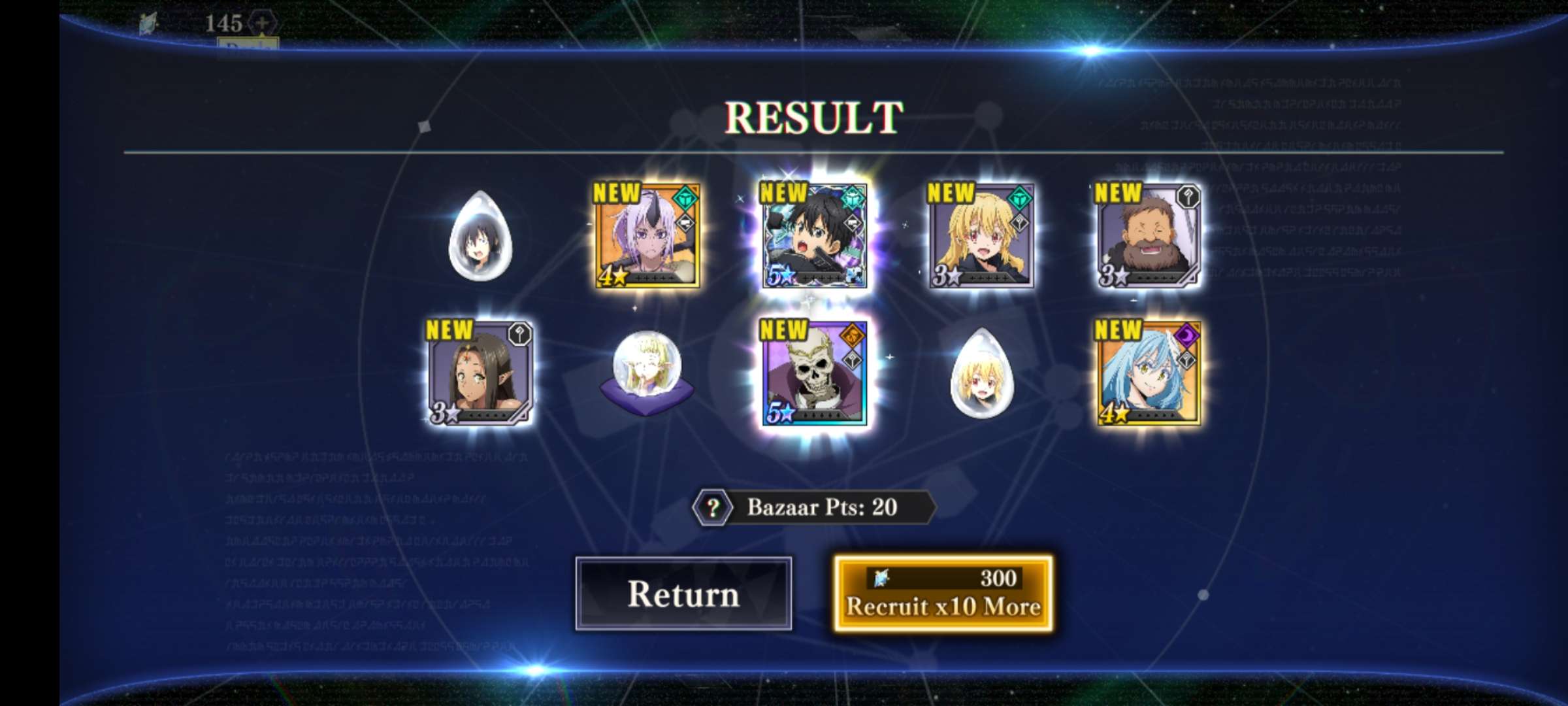
Task: Tap the blonde girl teardrop item
Action: tap(981, 373)
